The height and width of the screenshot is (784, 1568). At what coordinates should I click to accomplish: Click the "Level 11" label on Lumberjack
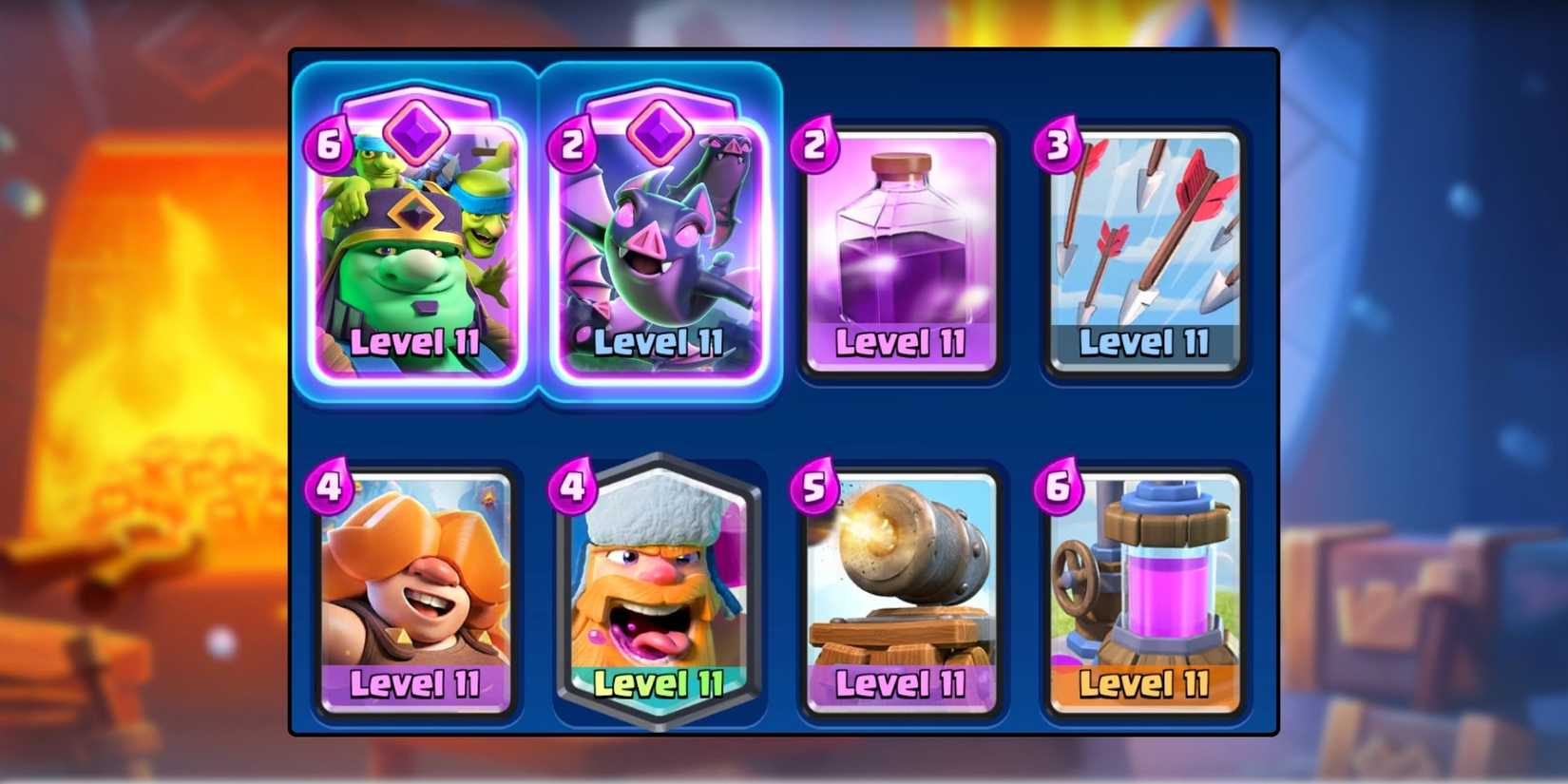tap(660, 682)
